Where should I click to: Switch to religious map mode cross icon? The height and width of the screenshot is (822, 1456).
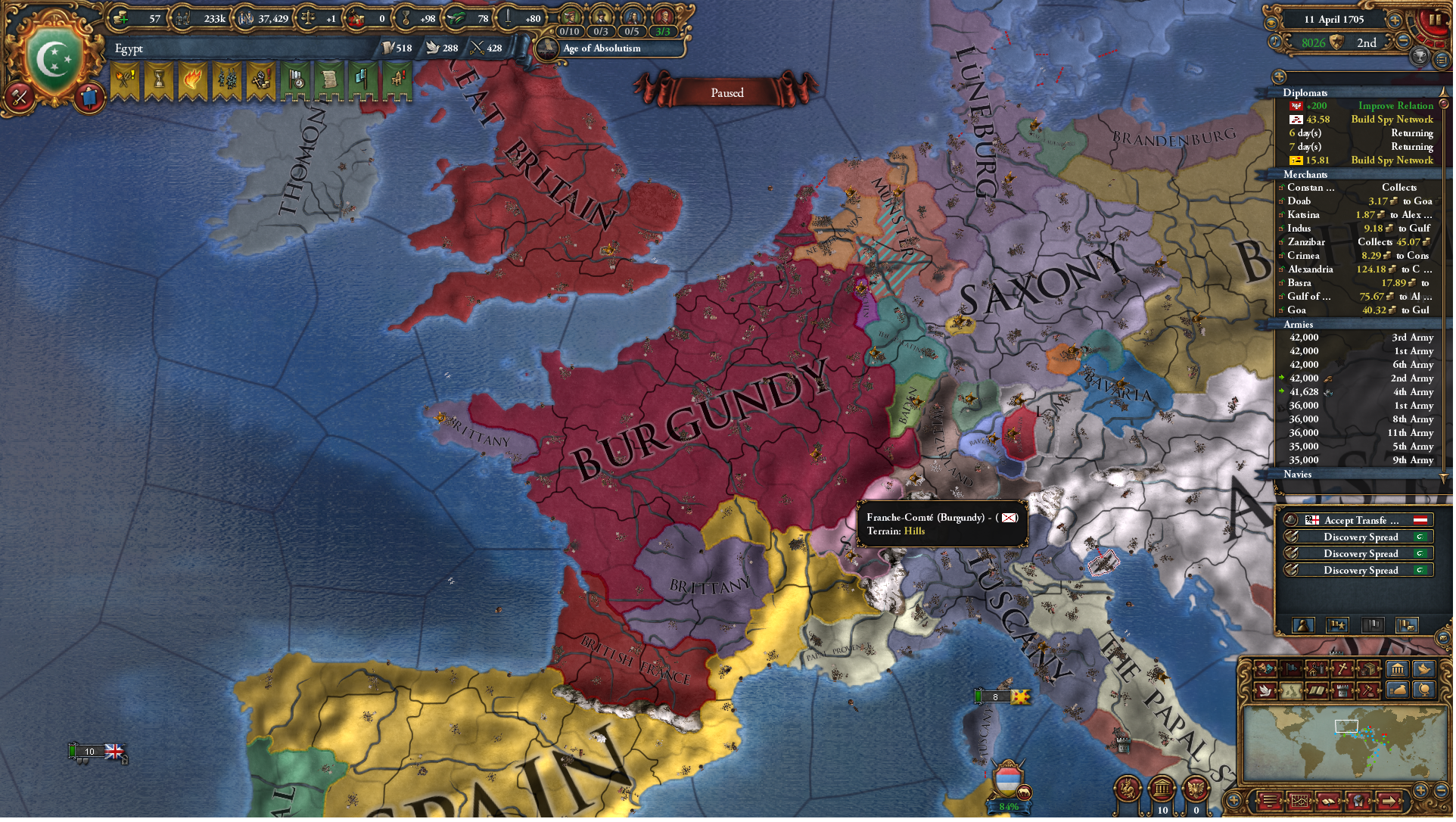[1343, 668]
